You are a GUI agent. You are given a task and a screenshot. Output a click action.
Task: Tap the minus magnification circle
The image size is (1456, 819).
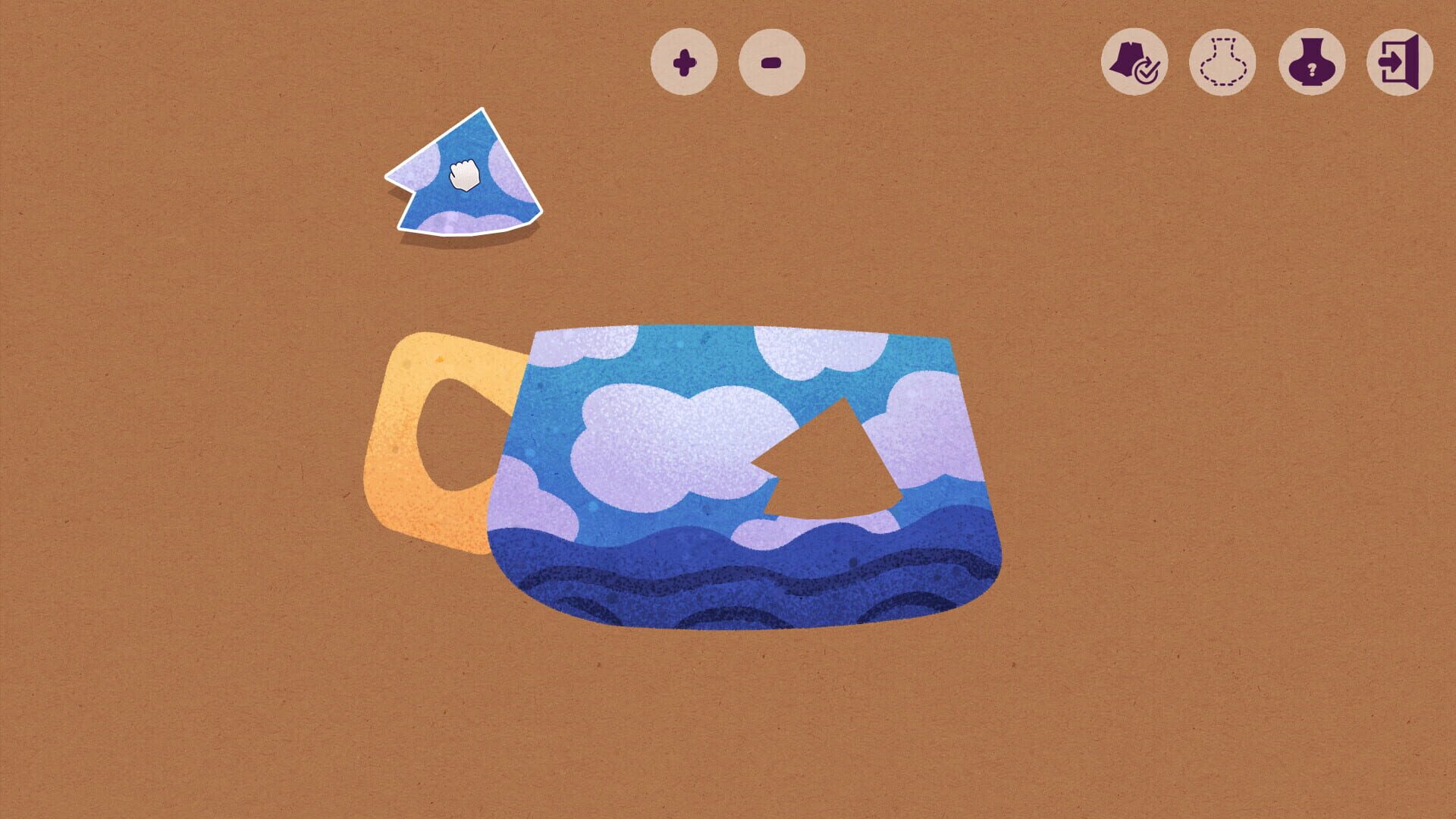pos(770,62)
